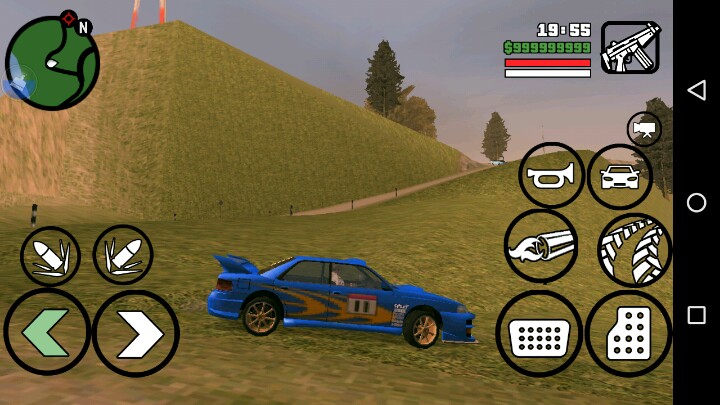Open the circular radar minimap

coord(52,63)
